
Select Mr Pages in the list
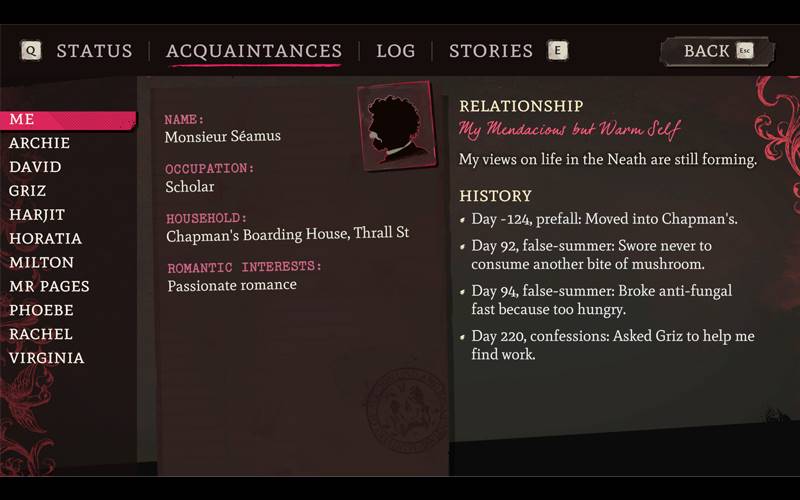click(x=49, y=286)
